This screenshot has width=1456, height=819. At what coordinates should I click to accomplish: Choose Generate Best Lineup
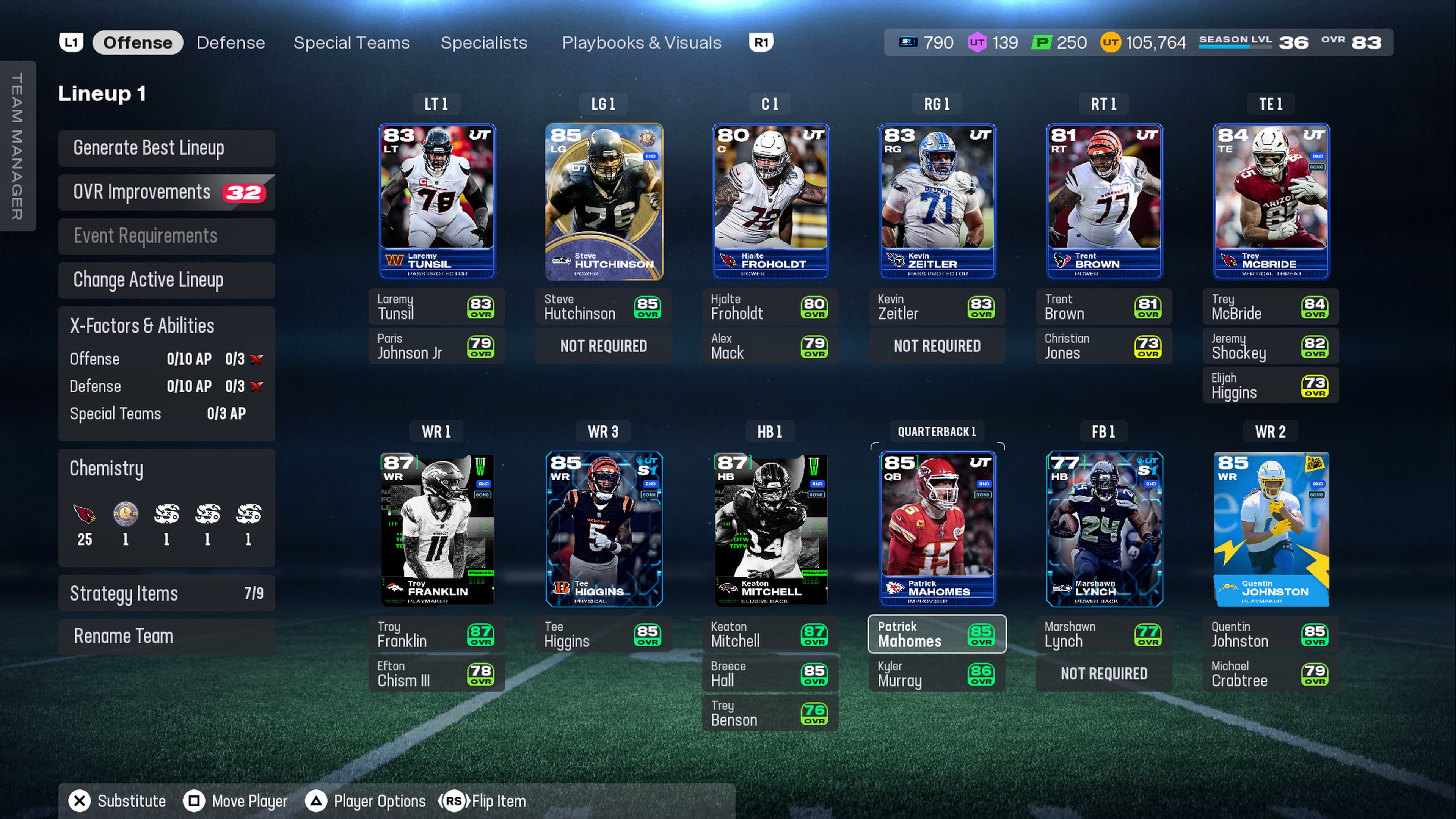[166, 148]
